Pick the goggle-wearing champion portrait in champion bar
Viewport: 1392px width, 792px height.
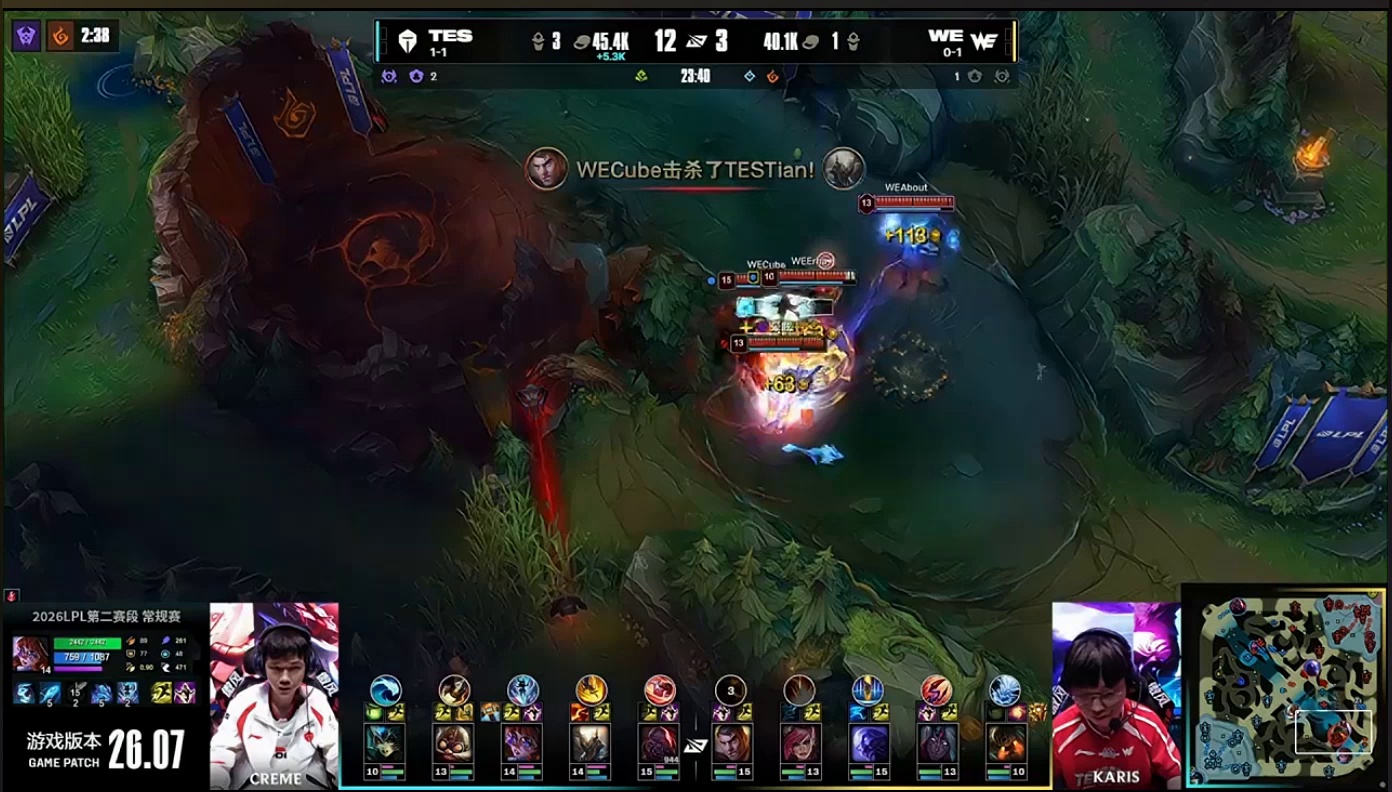(x=453, y=745)
